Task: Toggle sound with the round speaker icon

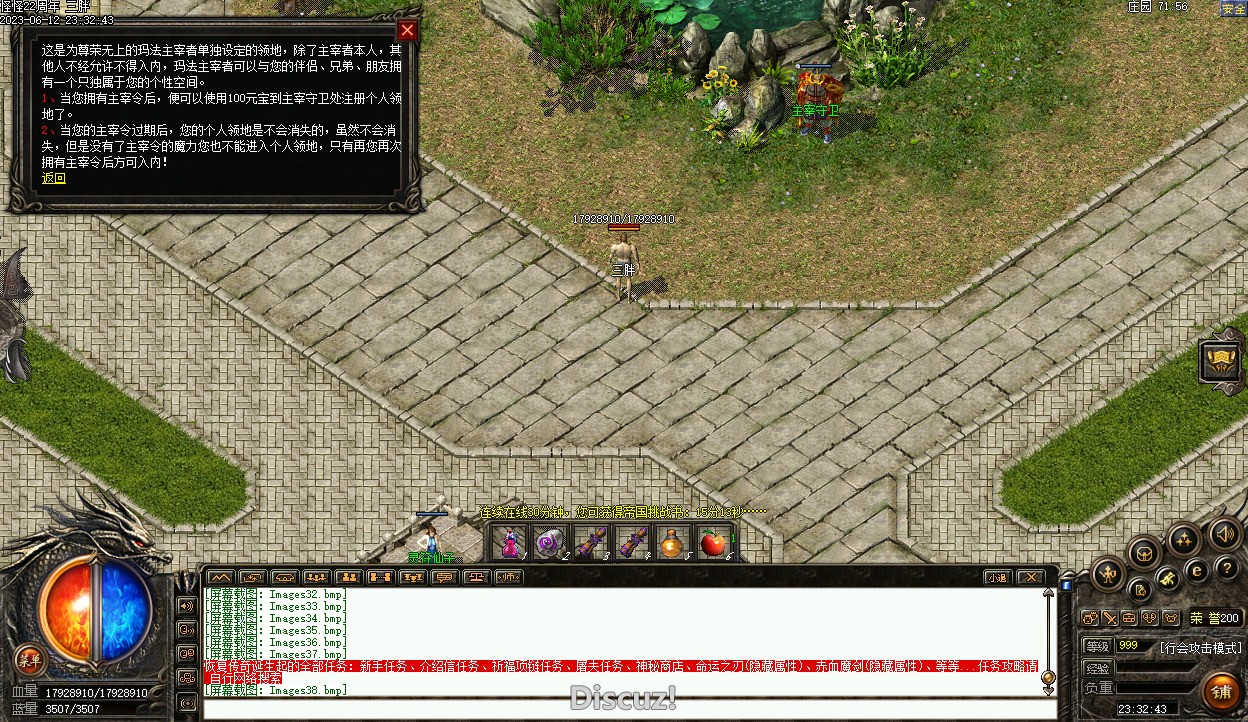Action: point(1224,534)
